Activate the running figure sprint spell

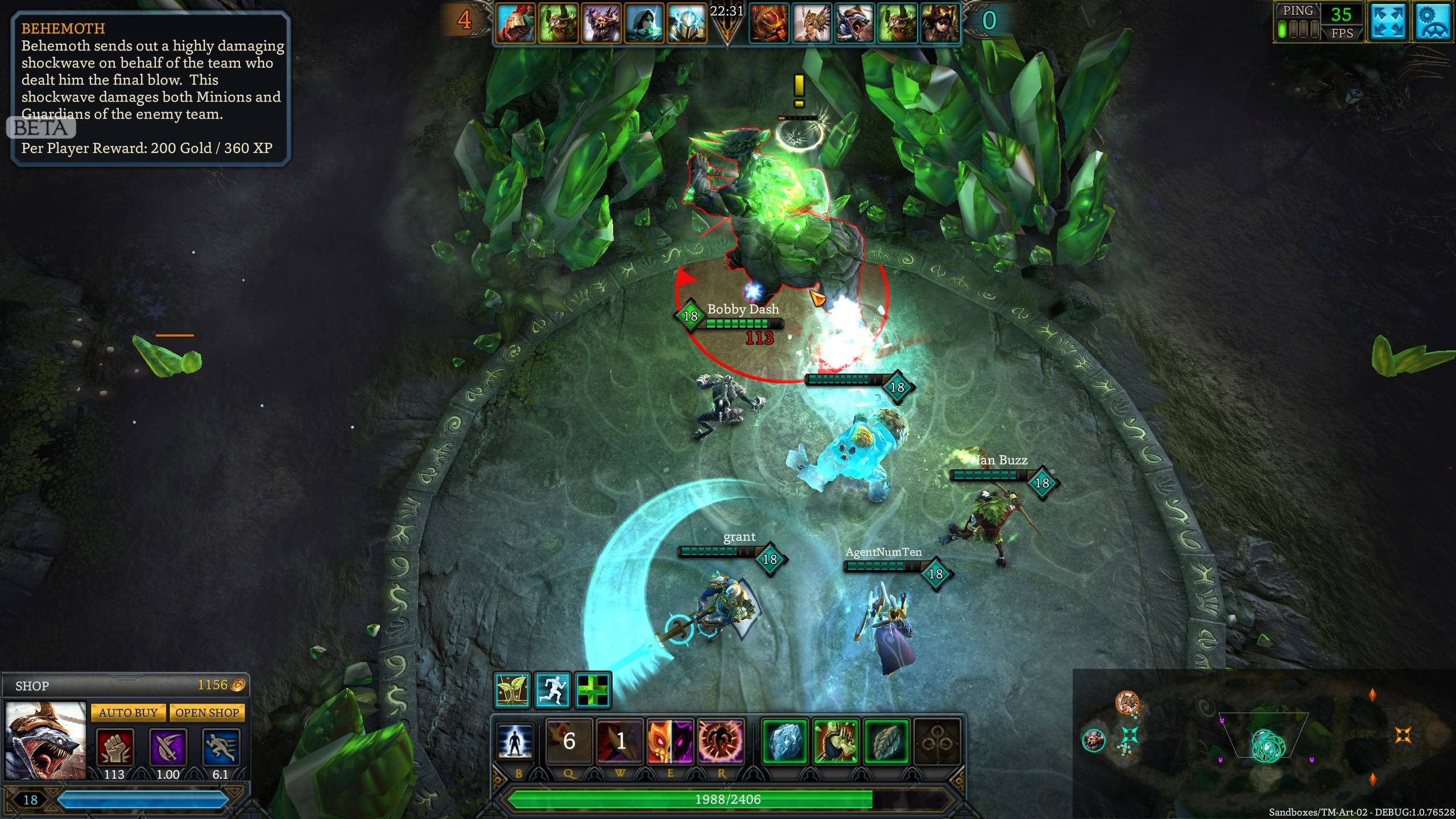(x=553, y=690)
